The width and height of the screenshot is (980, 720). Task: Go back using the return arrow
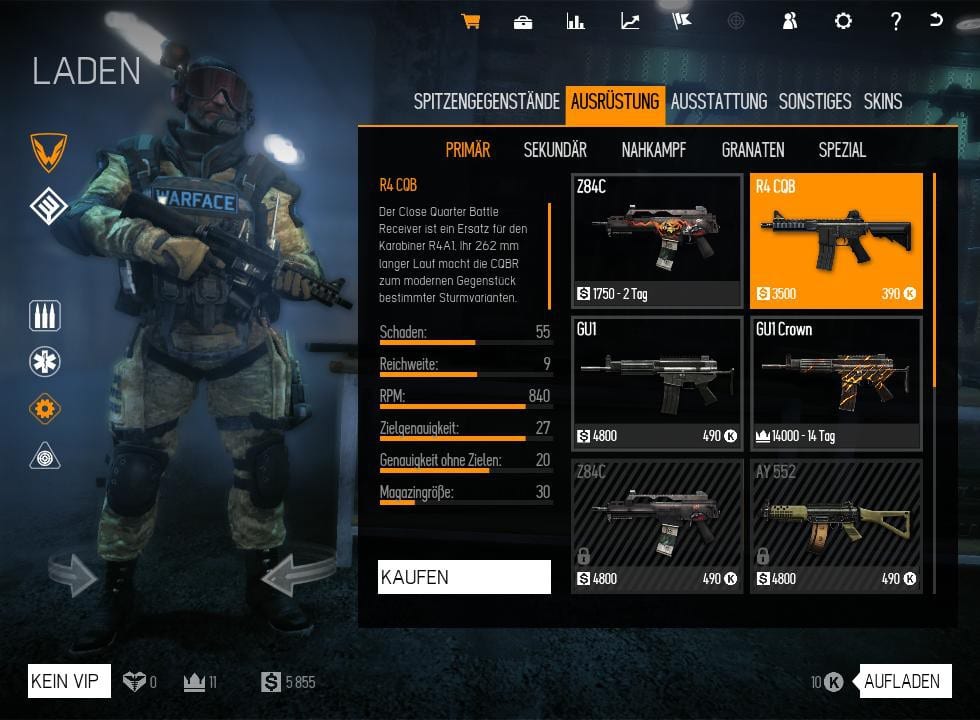click(937, 21)
